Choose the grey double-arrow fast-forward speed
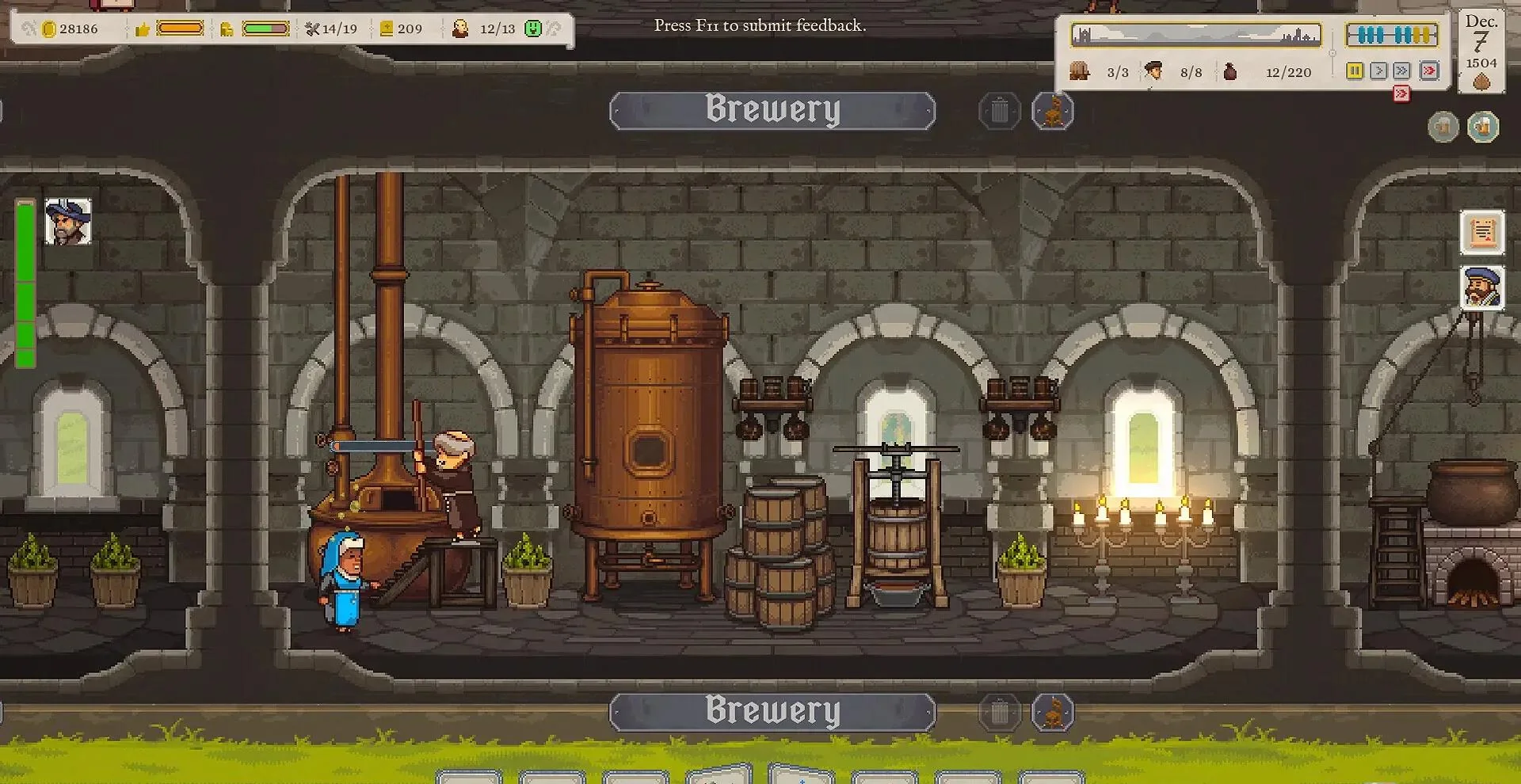 pos(1402,71)
